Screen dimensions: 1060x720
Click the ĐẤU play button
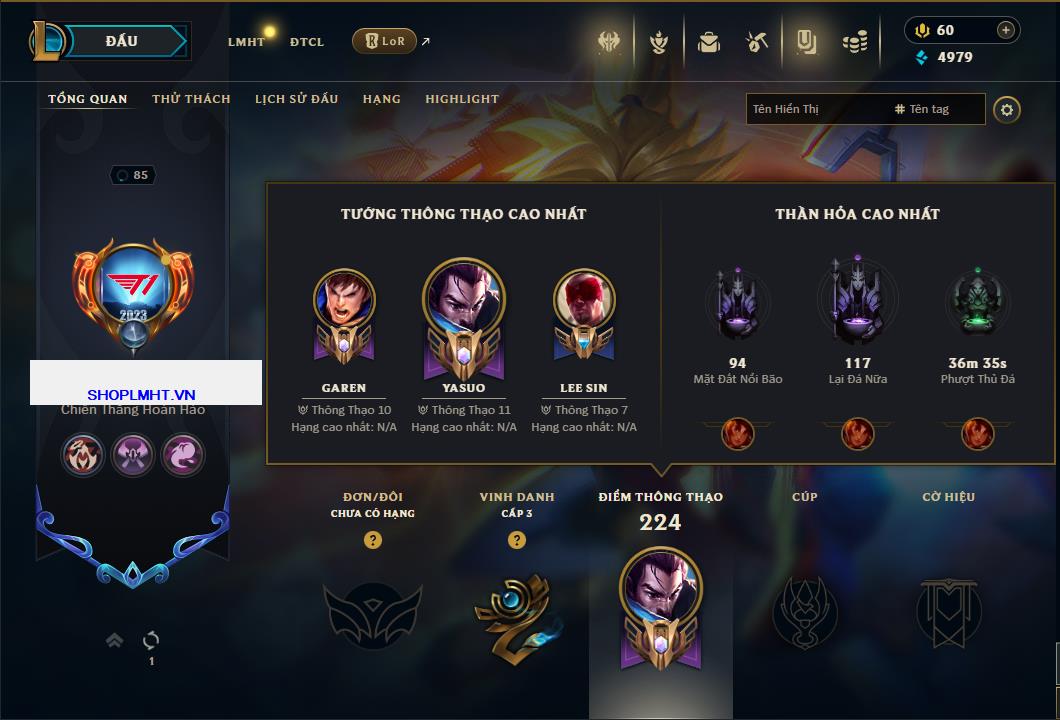coord(122,41)
